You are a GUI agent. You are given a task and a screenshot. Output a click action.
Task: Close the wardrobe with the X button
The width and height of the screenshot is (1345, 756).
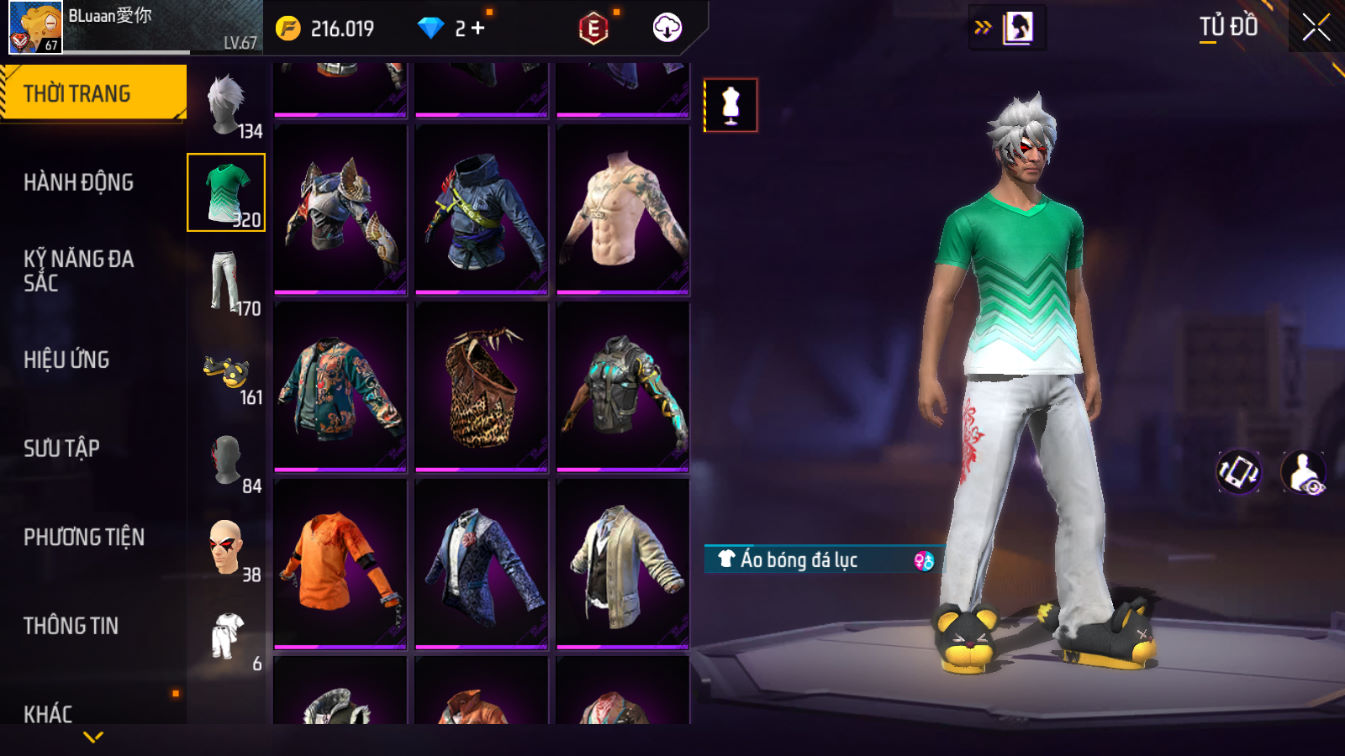coord(1316,28)
